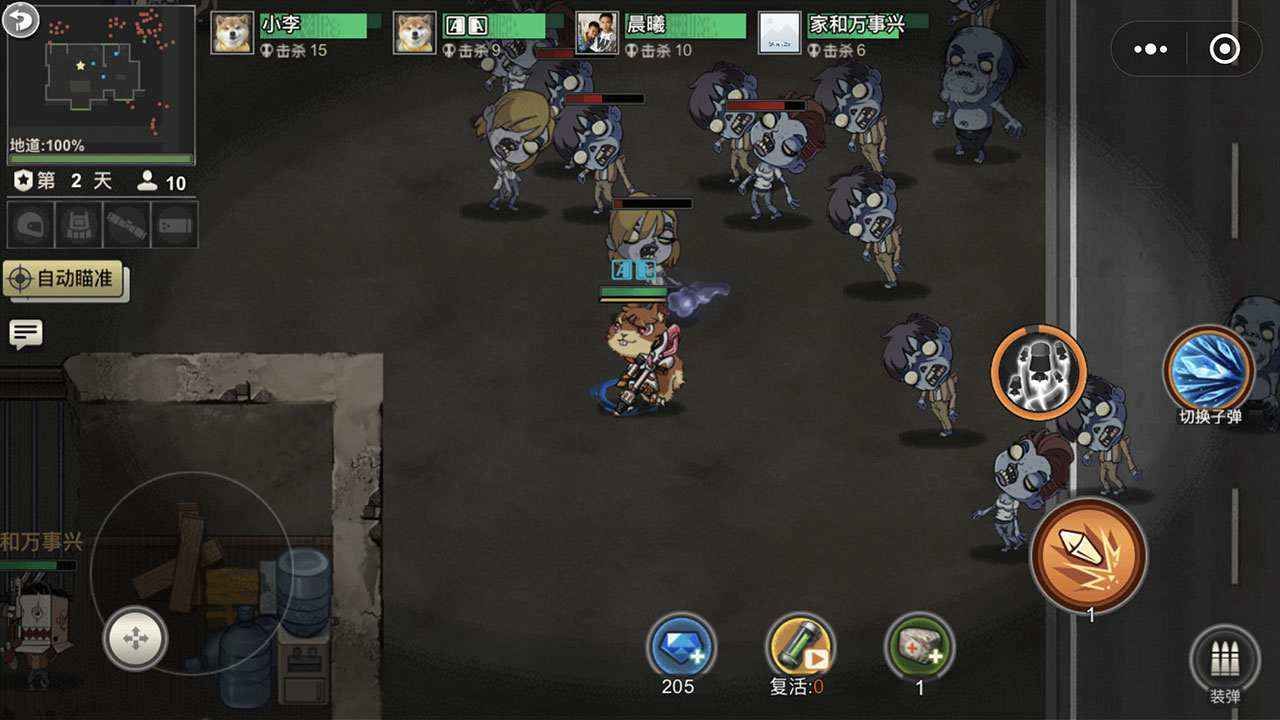The height and width of the screenshot is (720, 1280).
Task: Open the three-dot menu at top right
Action: 1151,47
